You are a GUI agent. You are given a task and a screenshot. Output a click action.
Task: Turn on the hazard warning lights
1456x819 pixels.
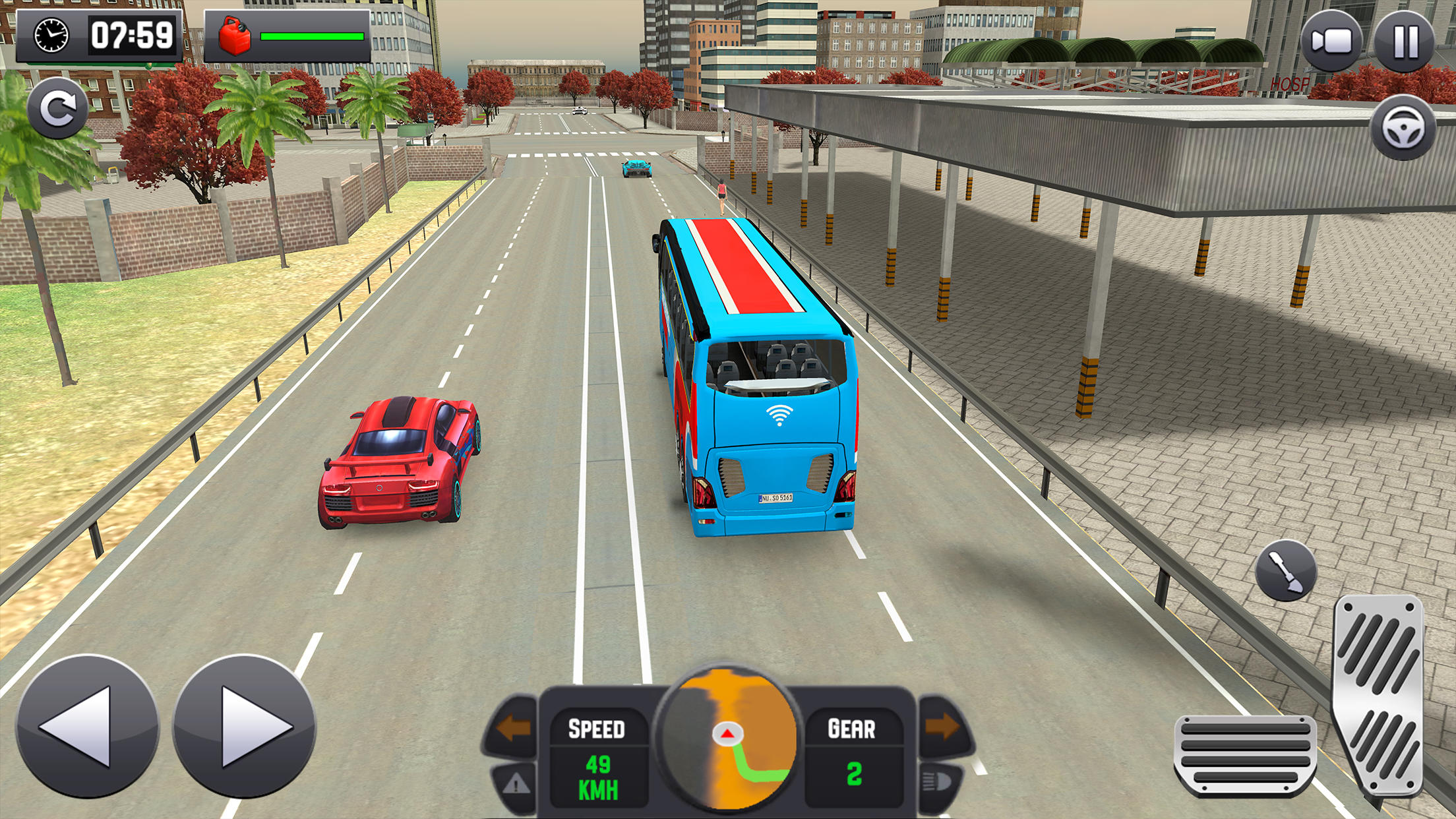point(515,784)
